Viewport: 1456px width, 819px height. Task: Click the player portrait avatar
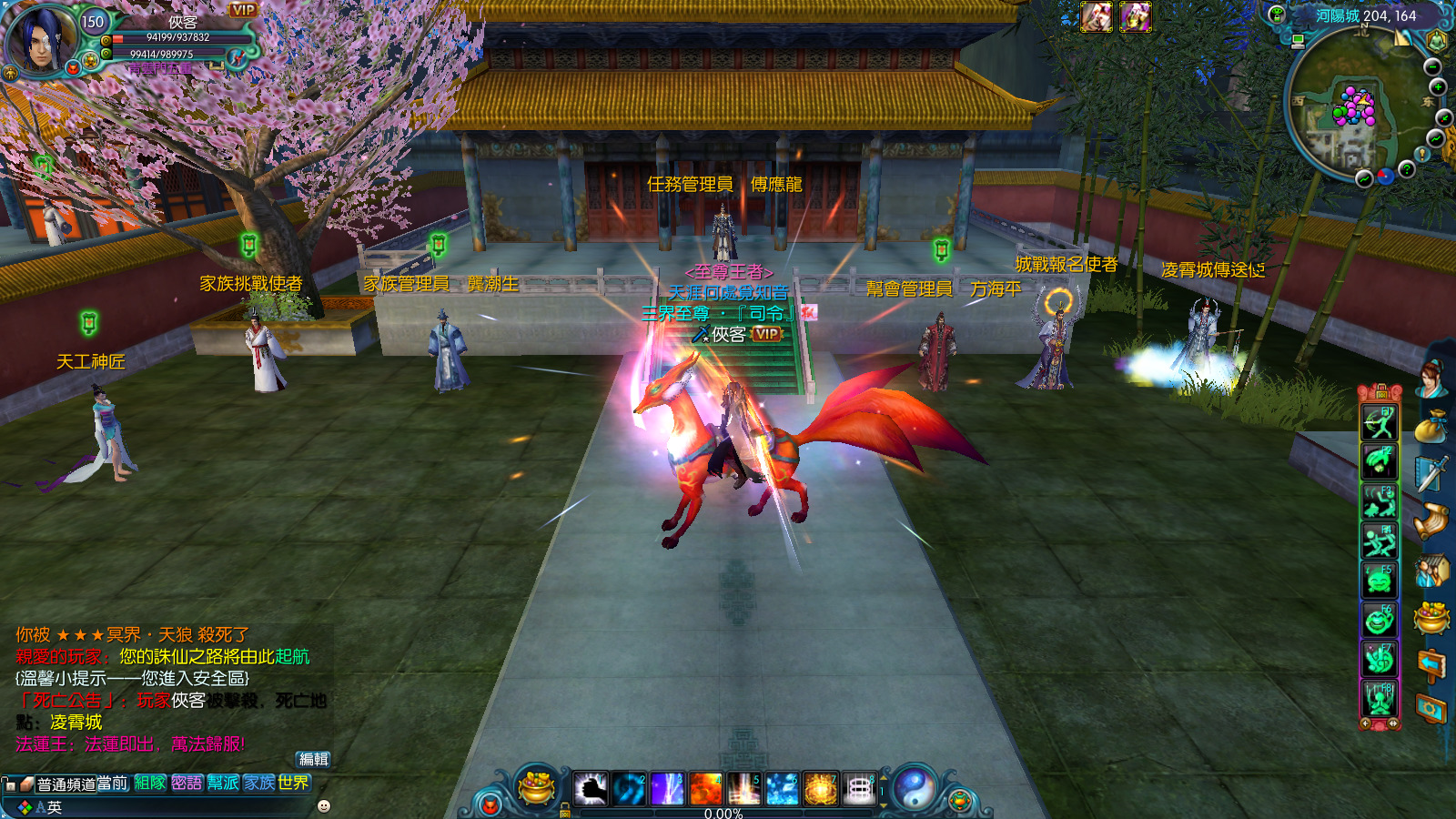click(42, 38)
